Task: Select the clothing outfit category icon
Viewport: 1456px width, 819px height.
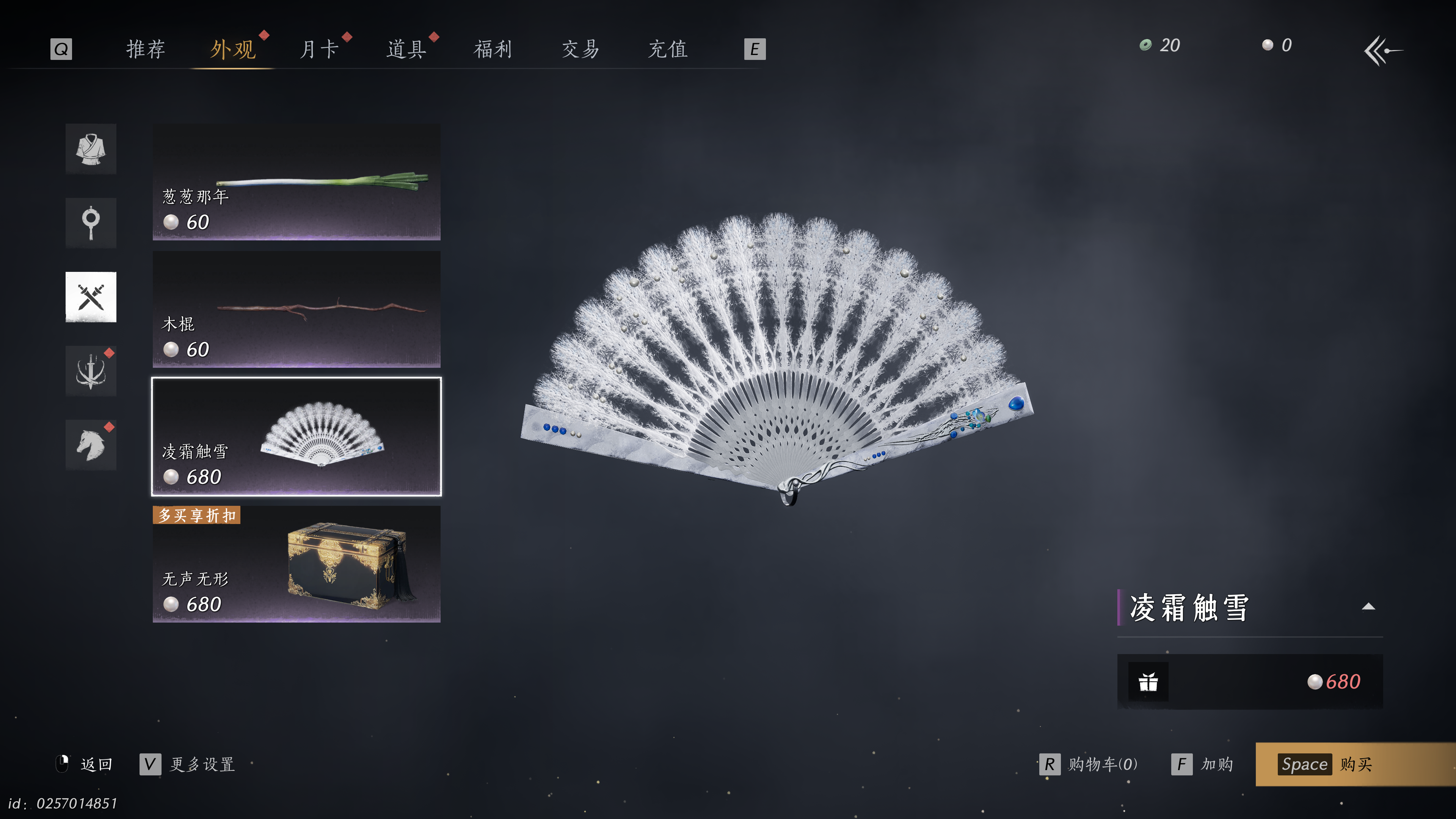Action: tap(91, 149)
